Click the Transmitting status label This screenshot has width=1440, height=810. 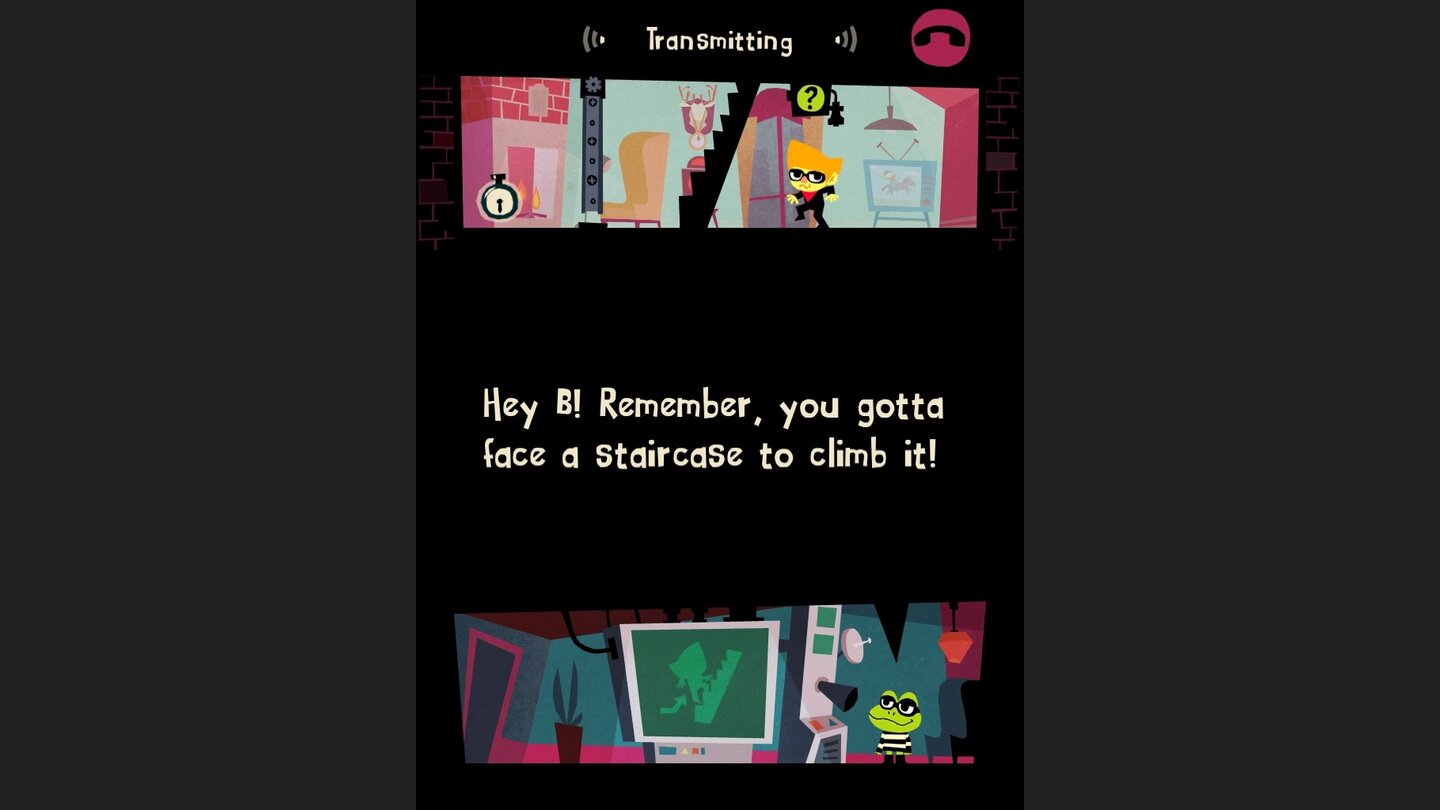tap(720, 40)
